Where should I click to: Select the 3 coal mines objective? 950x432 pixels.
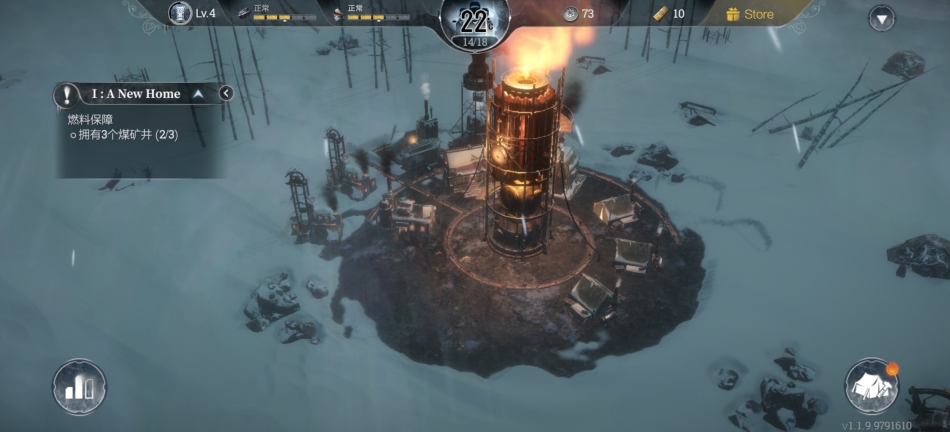pos(124,134)
